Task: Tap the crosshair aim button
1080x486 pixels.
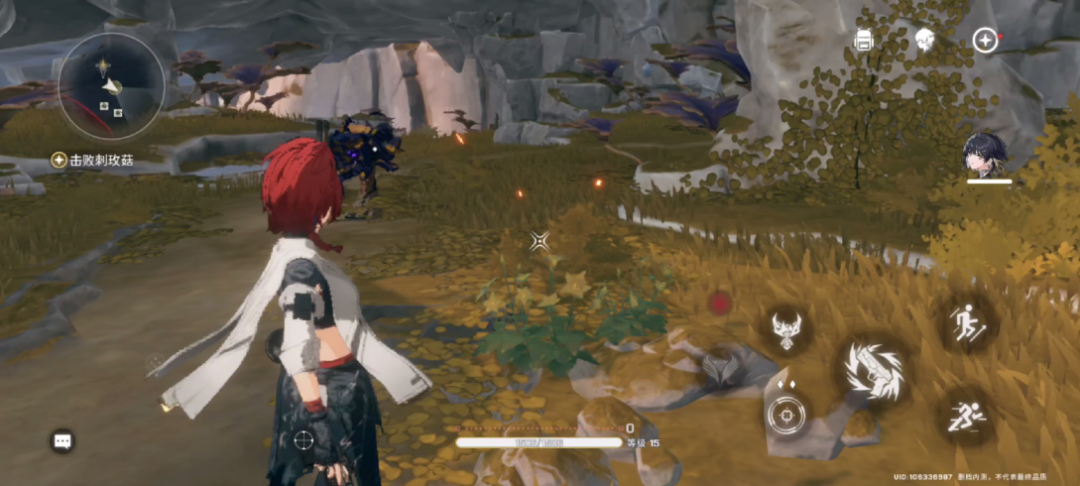Action: 787,414
